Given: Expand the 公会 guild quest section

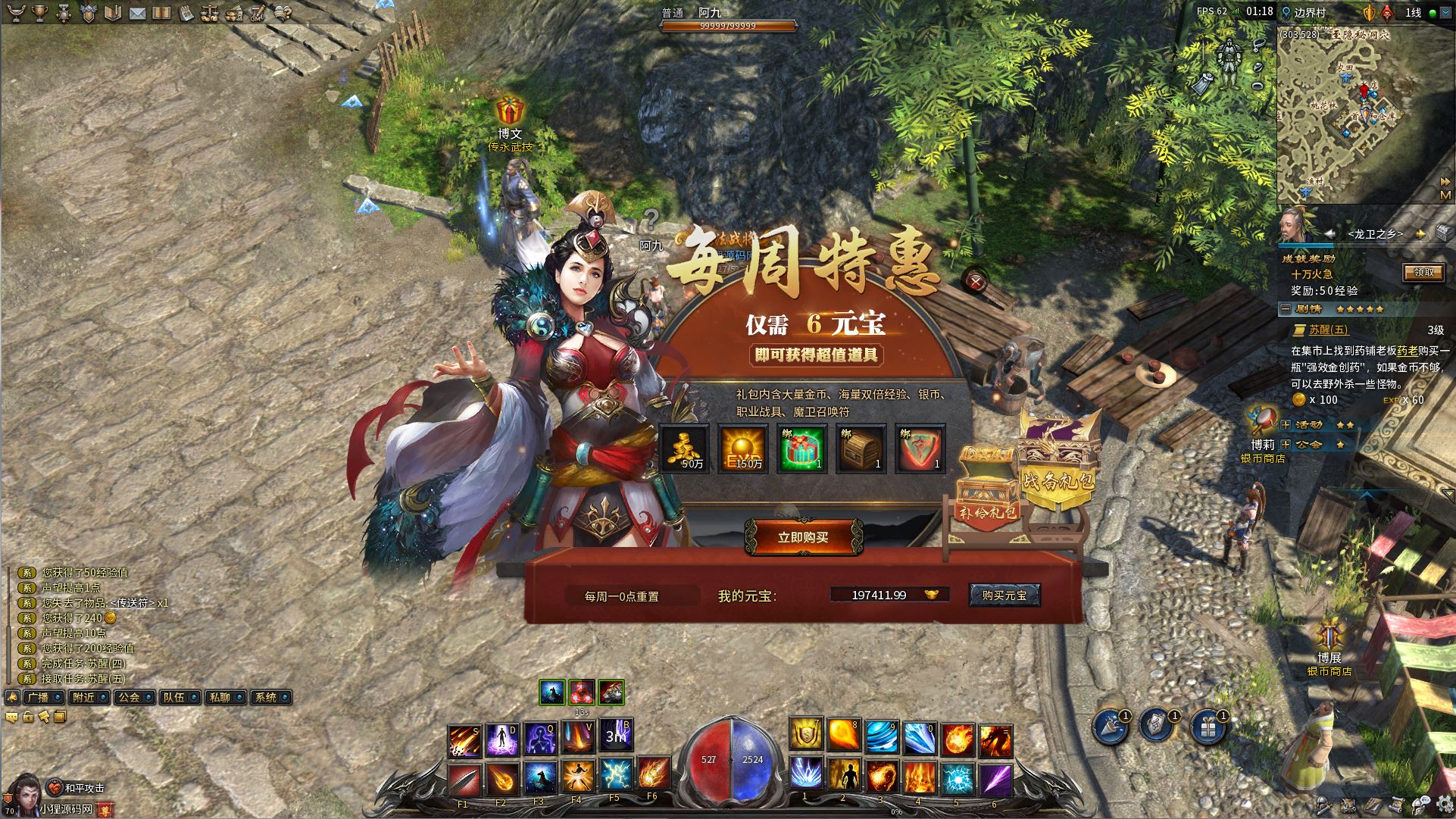Looking at the screenshot, I should pos(1286,444).
